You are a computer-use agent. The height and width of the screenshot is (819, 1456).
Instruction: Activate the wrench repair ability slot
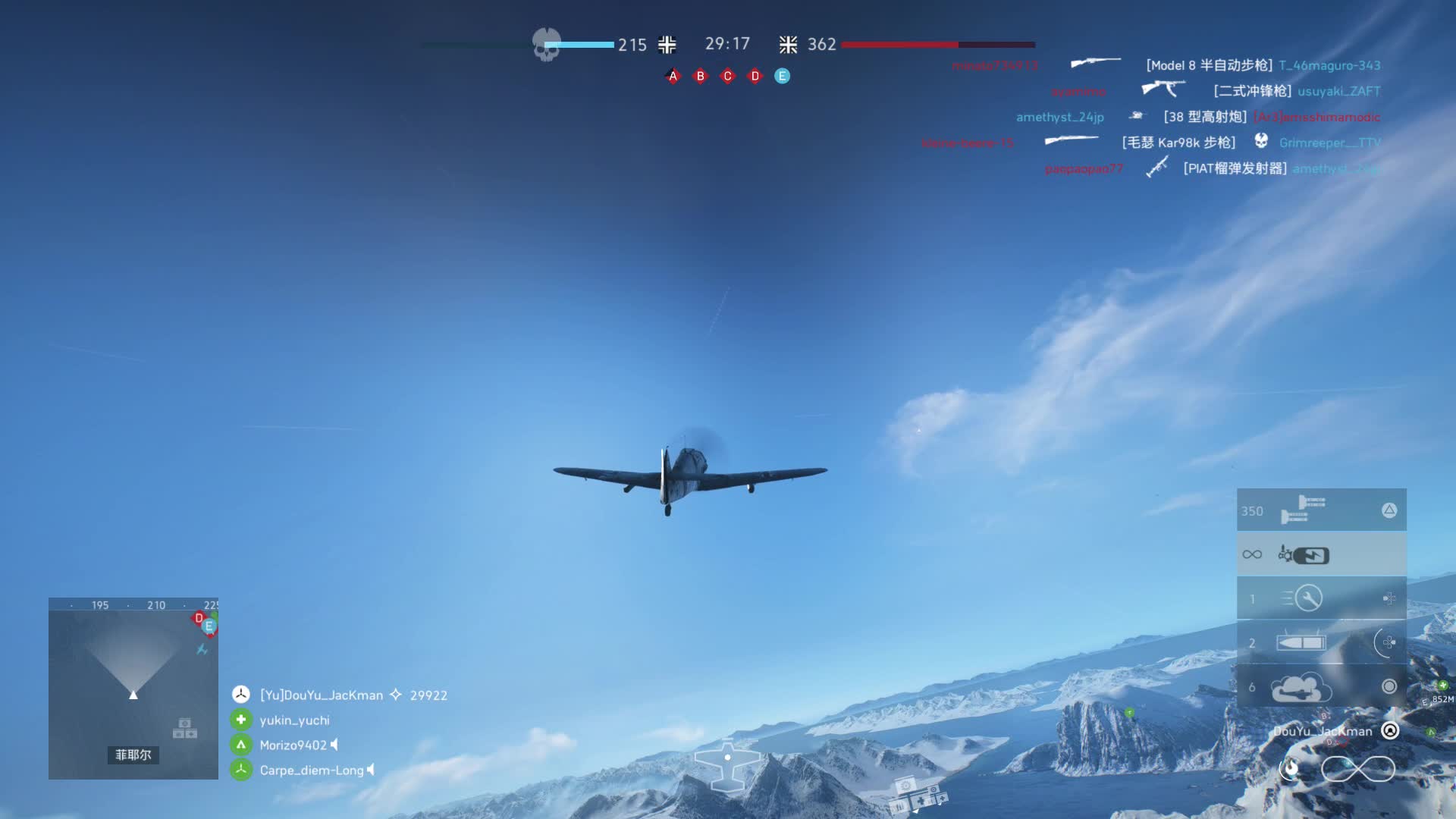(1321, 598)
